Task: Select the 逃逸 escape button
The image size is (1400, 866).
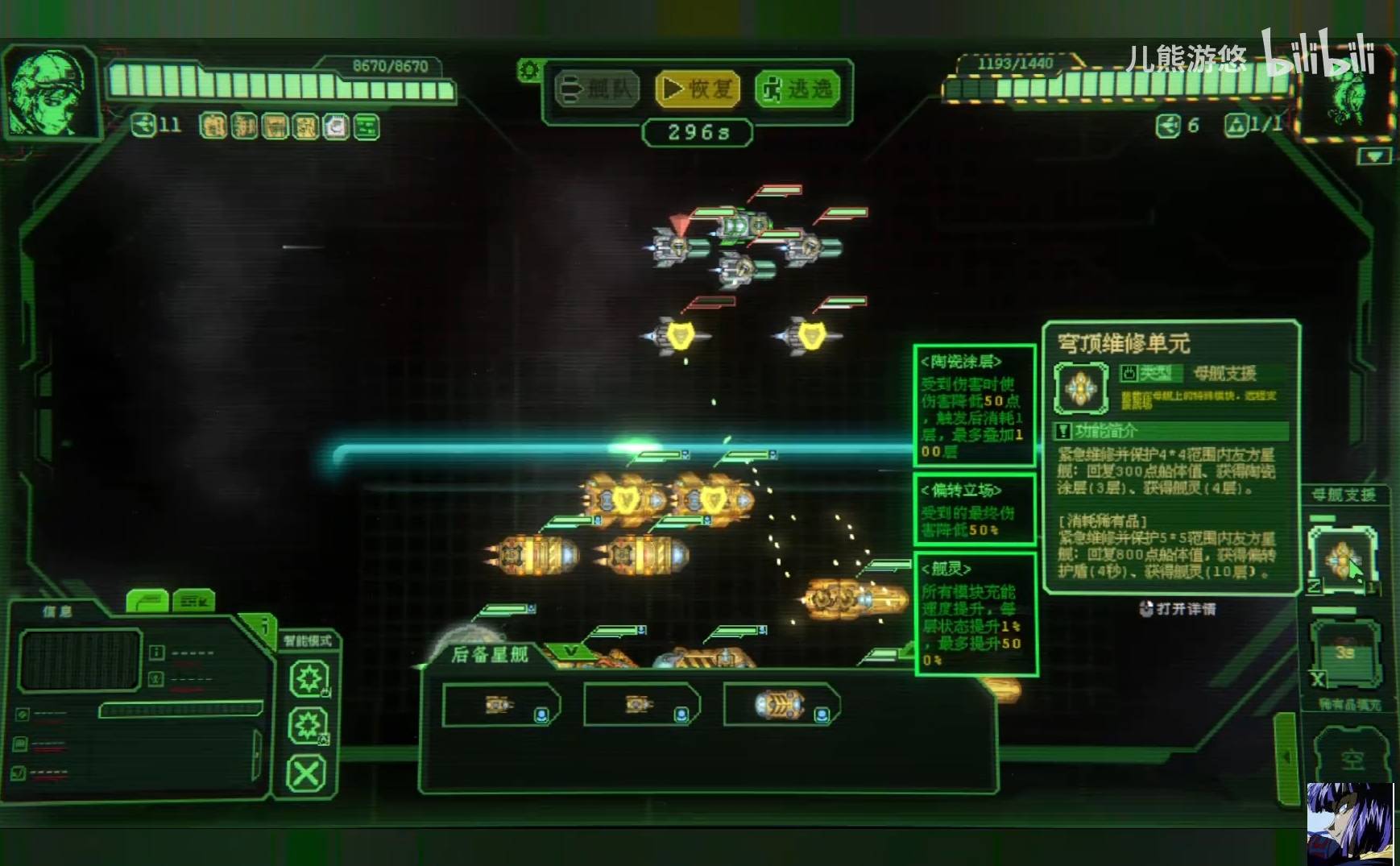Action: click(797, 89)
